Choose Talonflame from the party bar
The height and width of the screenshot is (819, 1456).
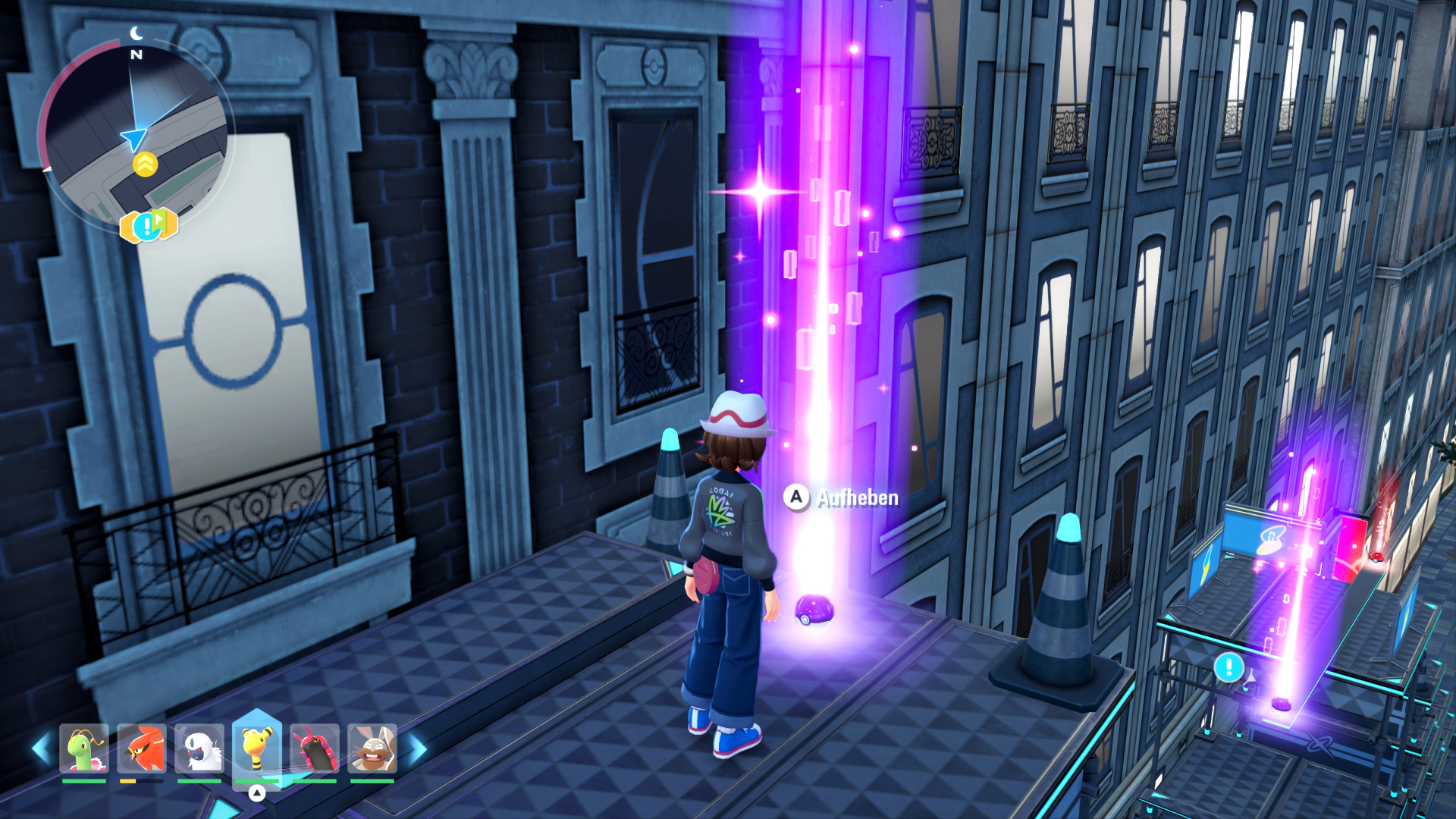pos(142,749)
